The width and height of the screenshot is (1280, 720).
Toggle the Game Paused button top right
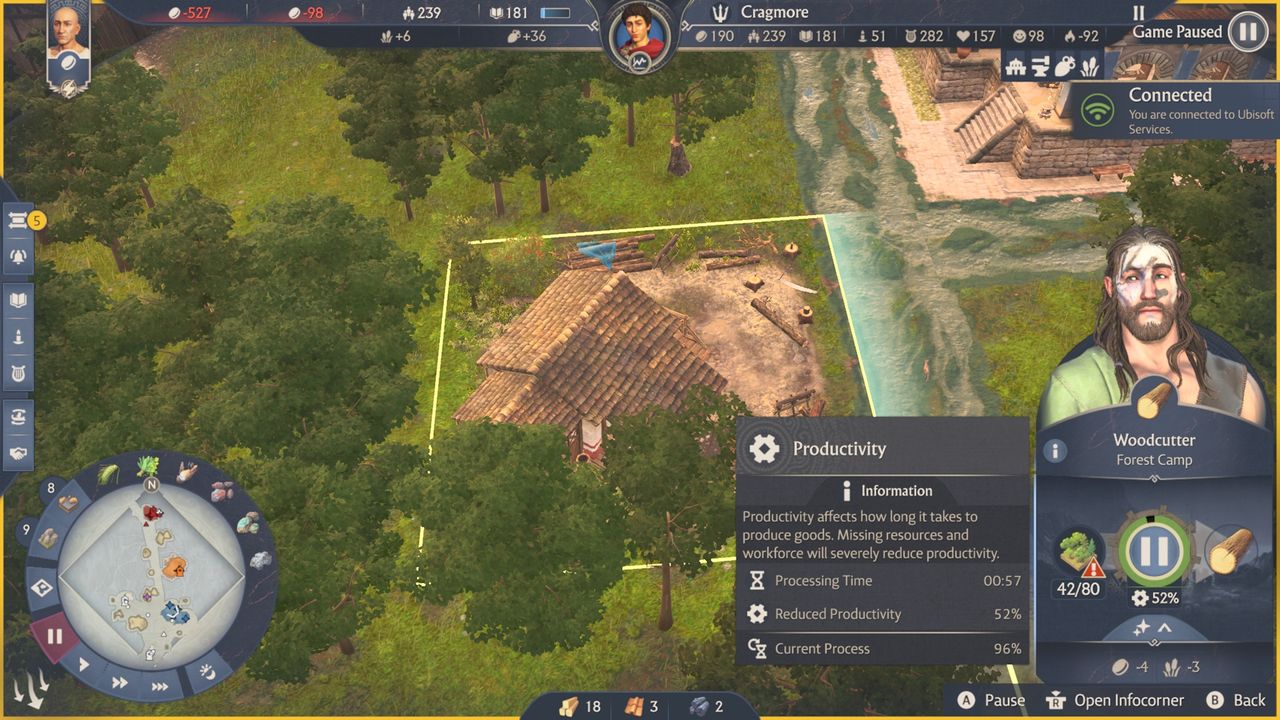[x=1246, y=32]
